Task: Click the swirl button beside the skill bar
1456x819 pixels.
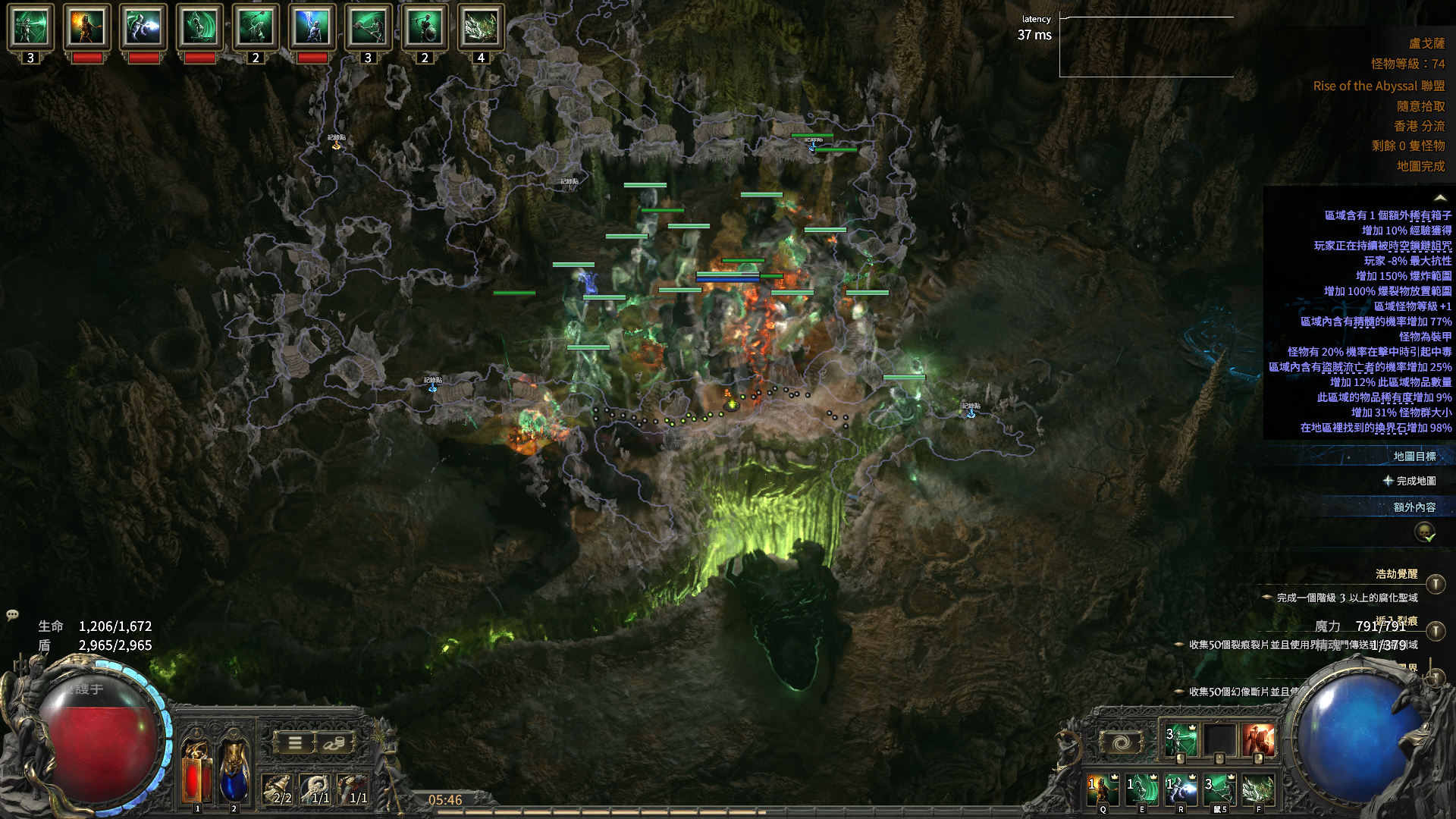Action: point(1121,742)
